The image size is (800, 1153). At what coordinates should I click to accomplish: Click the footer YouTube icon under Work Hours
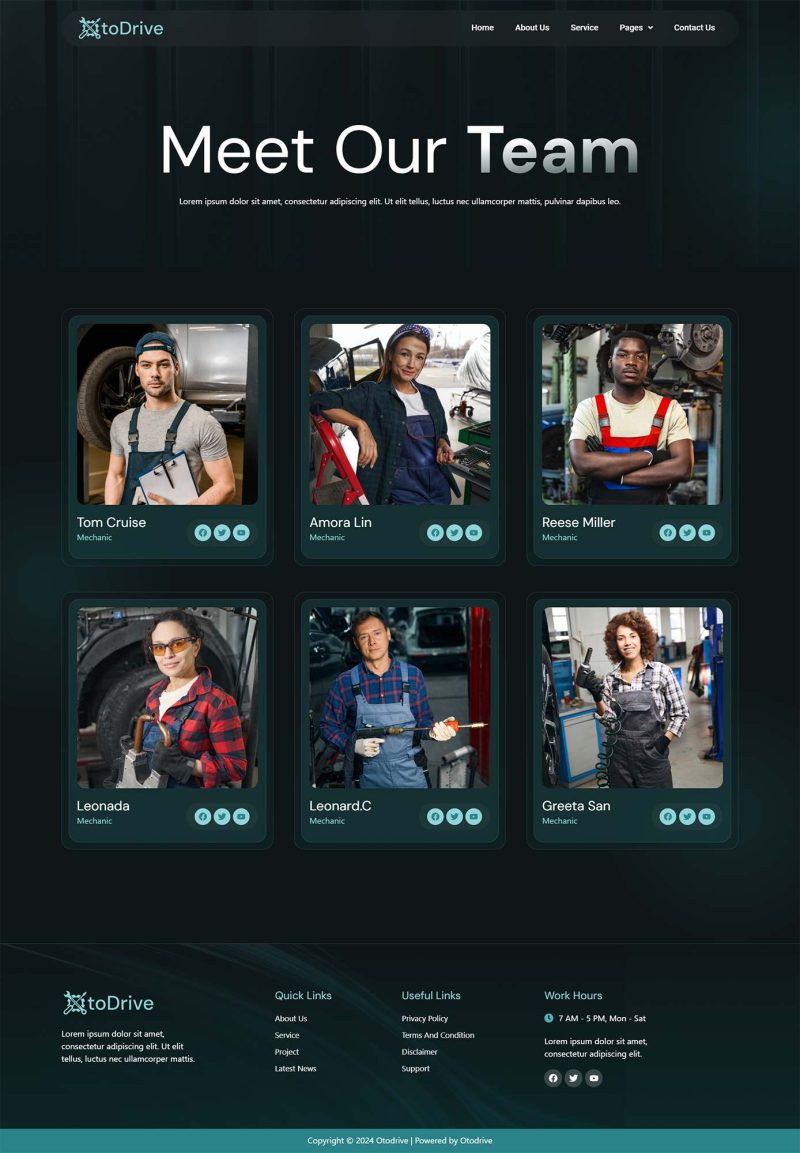(594, 1078)
